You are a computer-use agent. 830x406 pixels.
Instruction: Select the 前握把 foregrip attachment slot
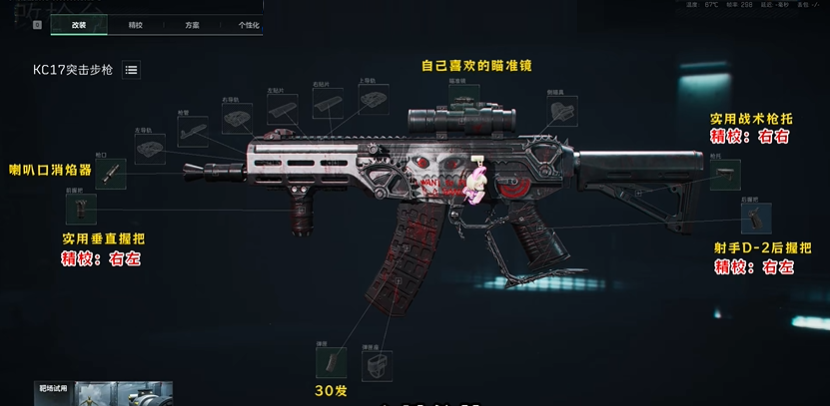[81, 208]
